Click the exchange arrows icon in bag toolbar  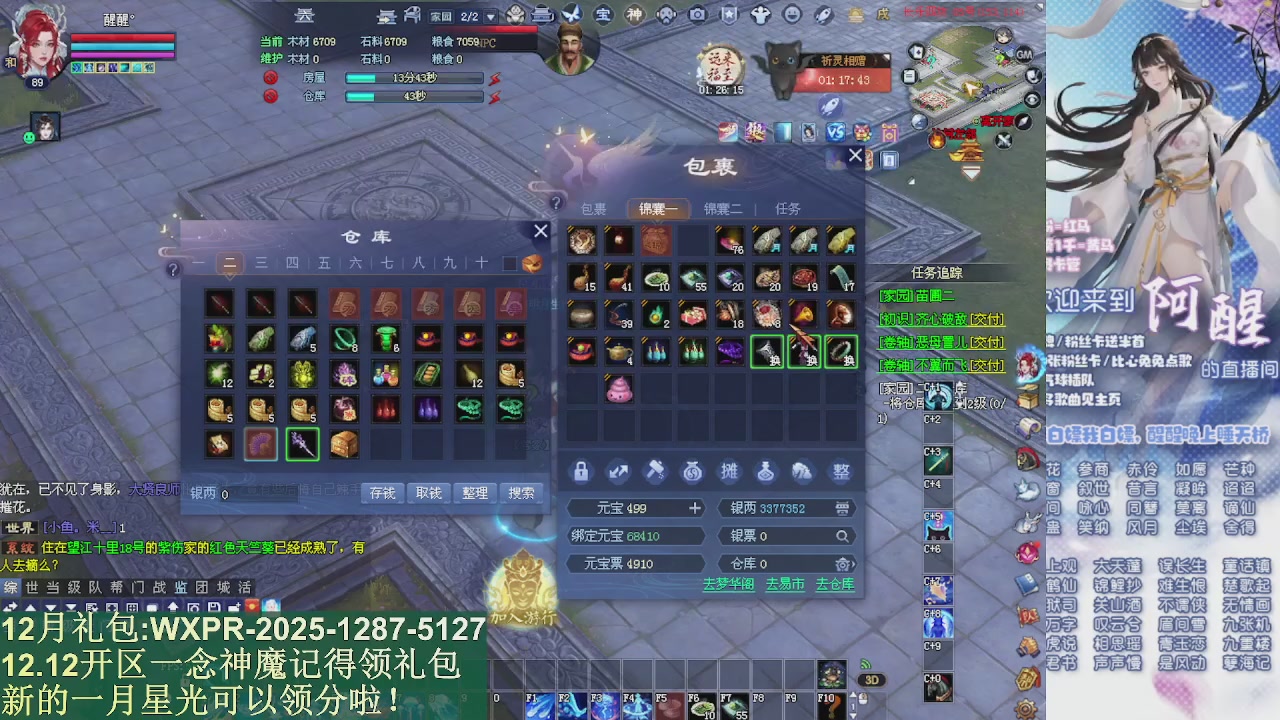617,471
